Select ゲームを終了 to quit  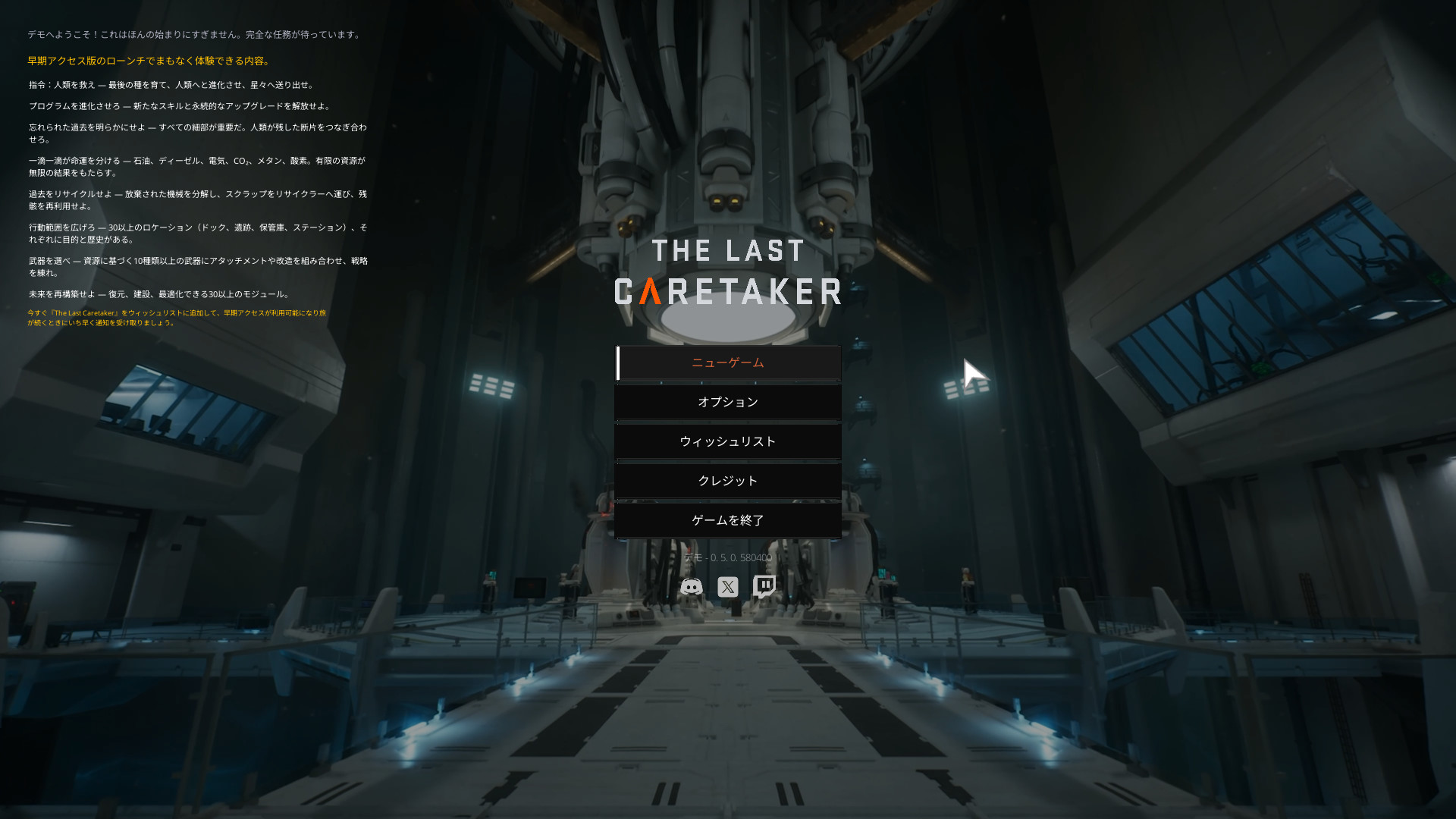coord(728,521)
